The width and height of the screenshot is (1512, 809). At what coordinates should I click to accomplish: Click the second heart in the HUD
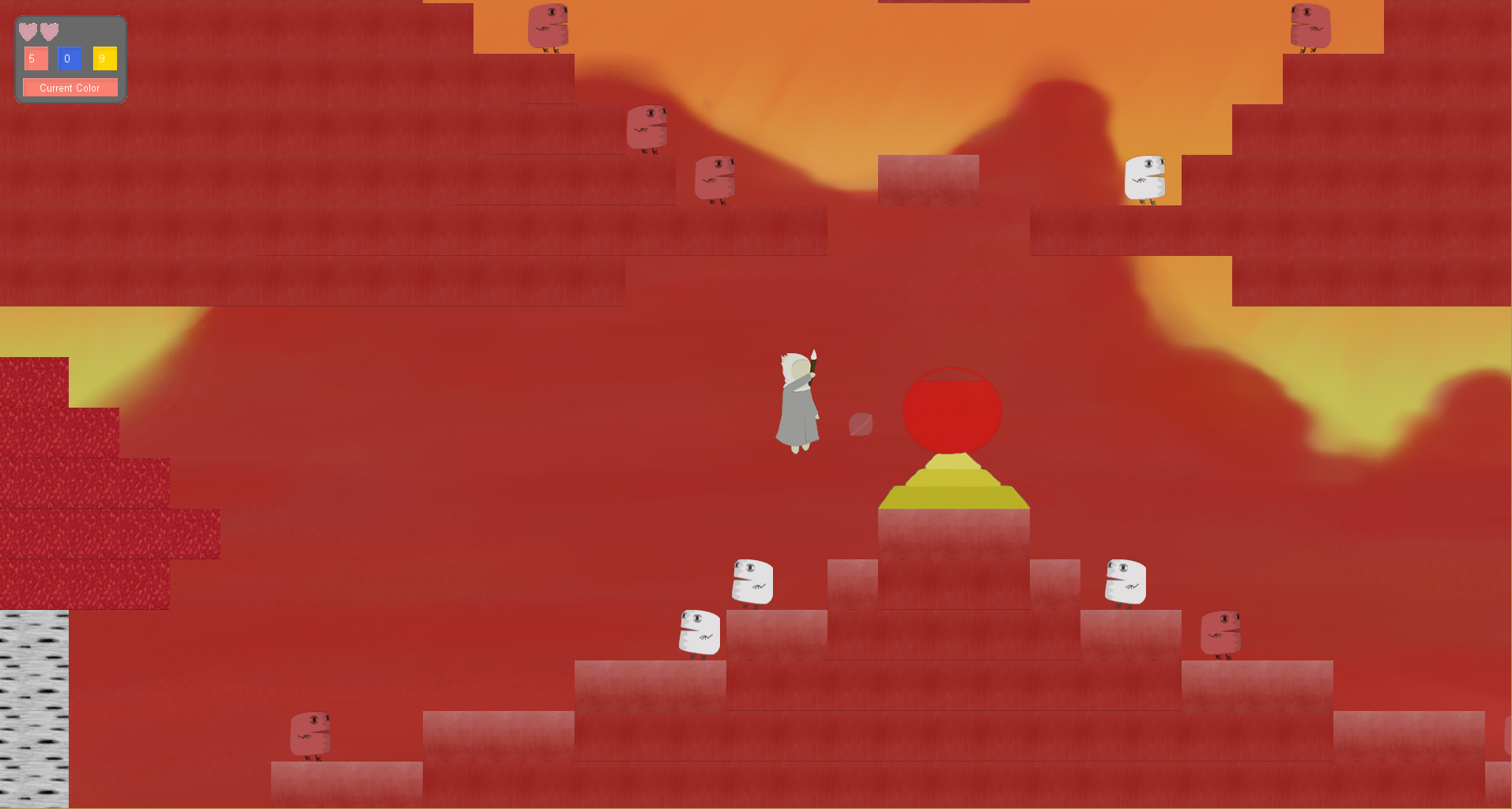tap(49, 32)
